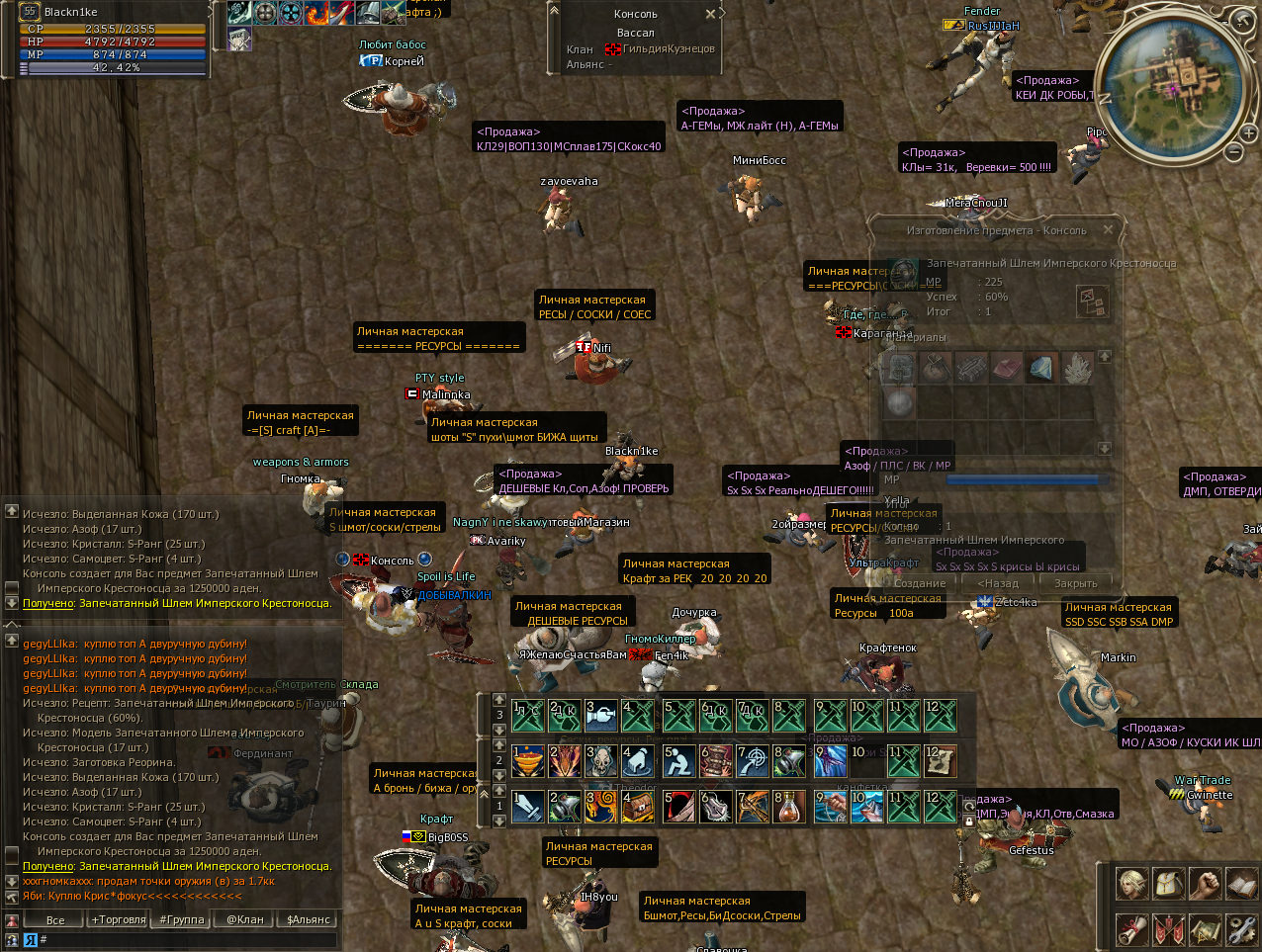Show the $Альянс chat tab
The width and height of the screenshot is (1262, 952).
pos(309,919)
